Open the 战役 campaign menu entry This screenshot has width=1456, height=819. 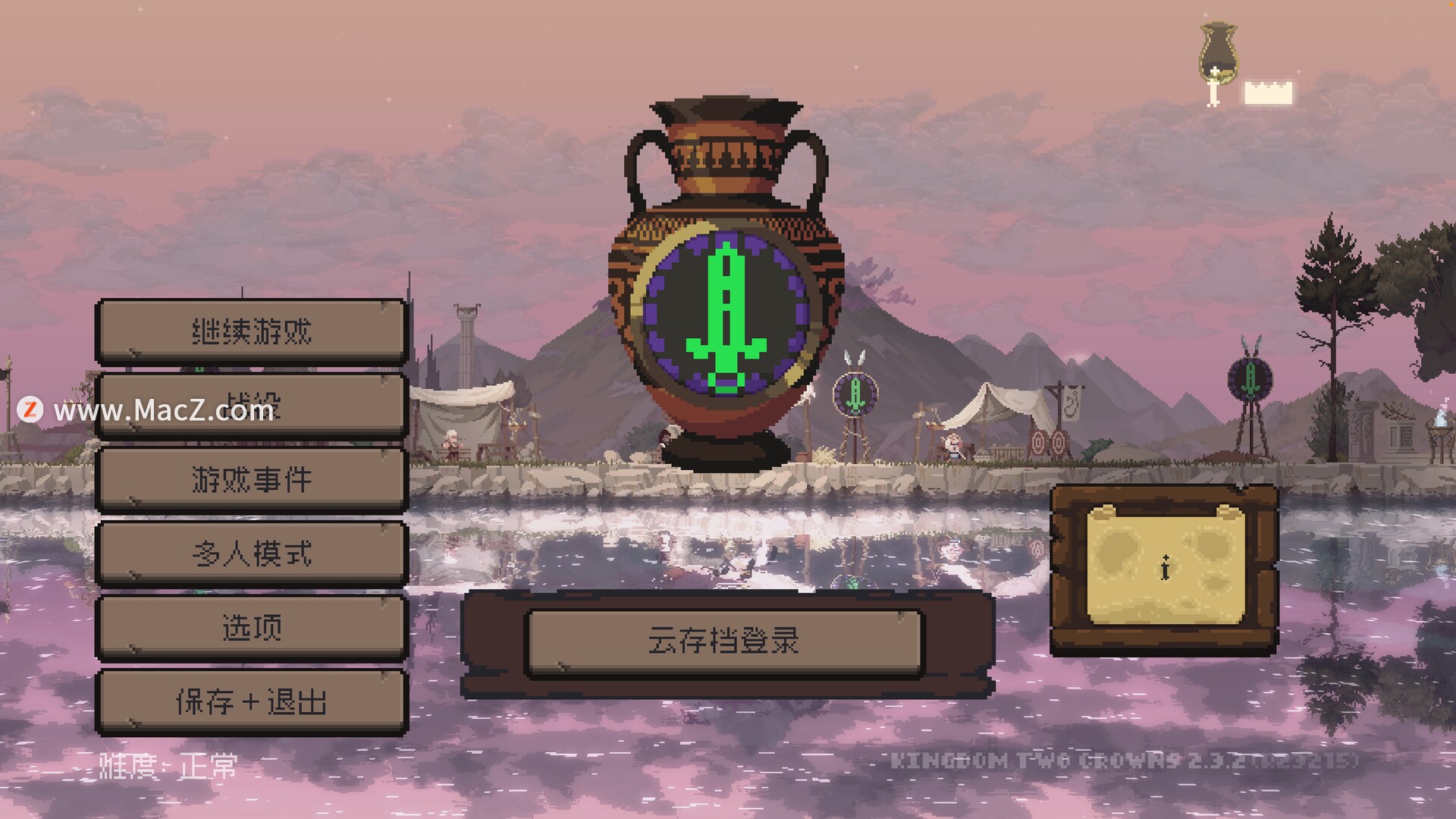point(252,406)
